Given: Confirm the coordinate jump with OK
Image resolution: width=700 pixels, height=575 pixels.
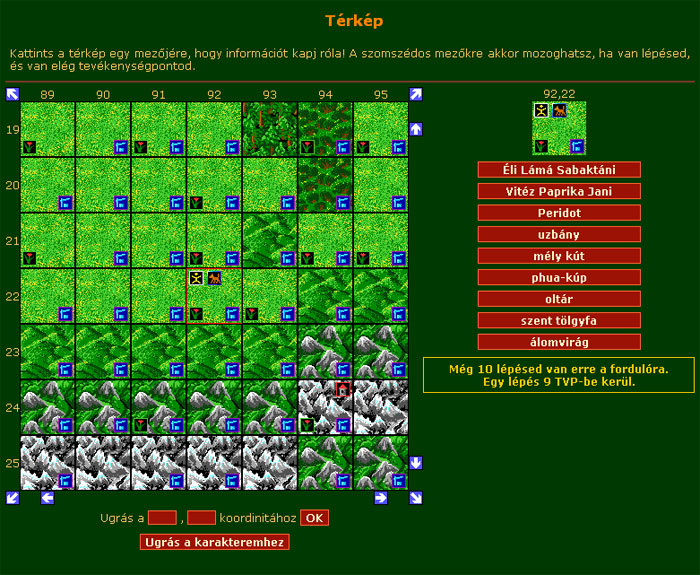Looking at the screenshot, I should pos(314,518).
